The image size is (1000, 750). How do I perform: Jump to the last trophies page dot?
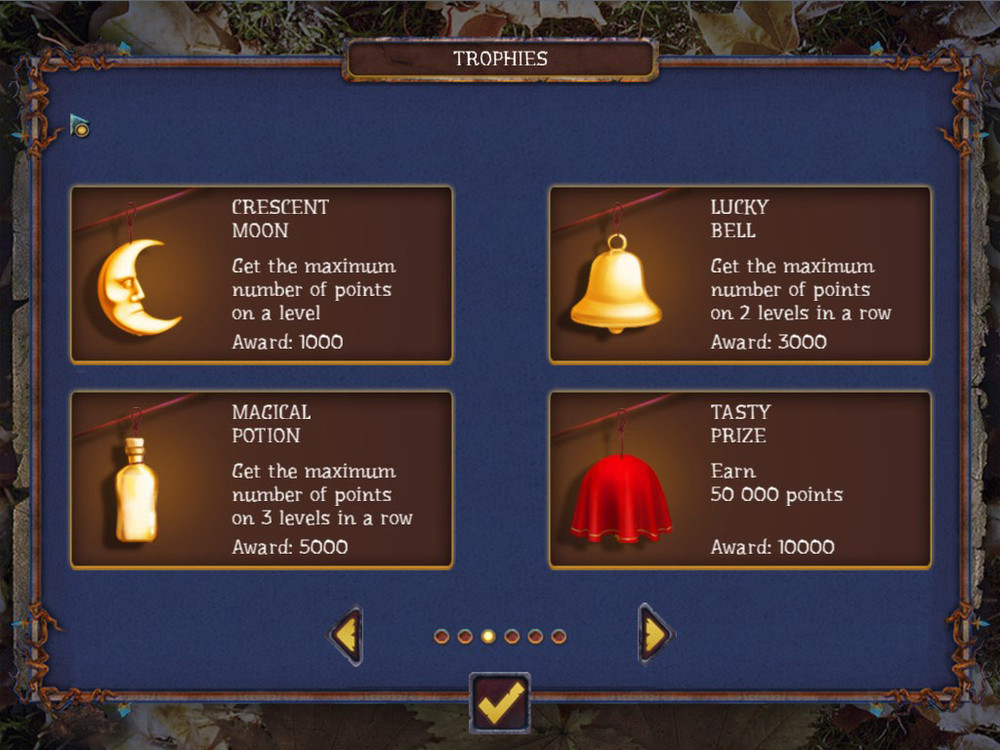tap(559, 636)
